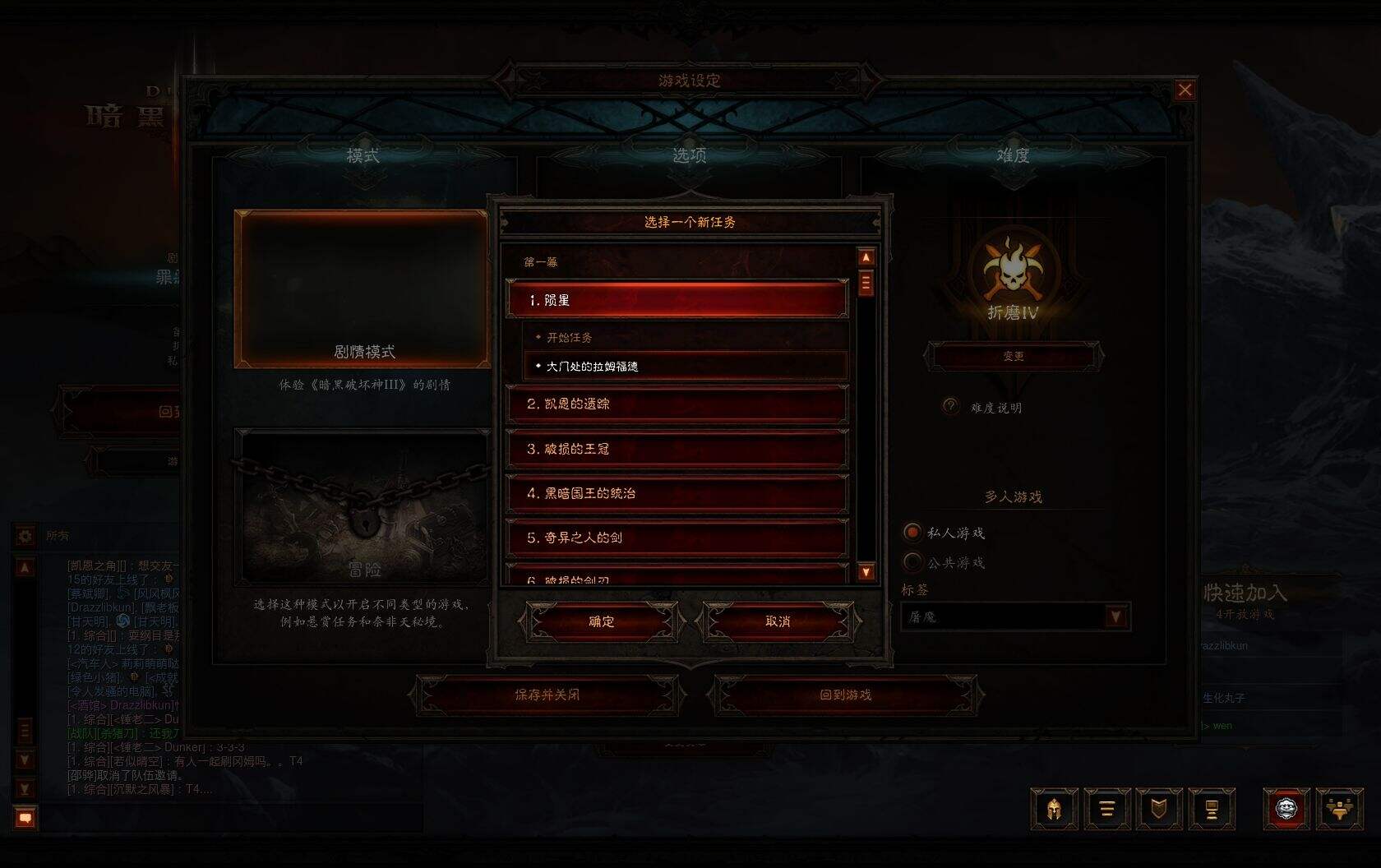Switch to 公共游戏 mode
The image size is (1381, 868).
tap(912, 562)
